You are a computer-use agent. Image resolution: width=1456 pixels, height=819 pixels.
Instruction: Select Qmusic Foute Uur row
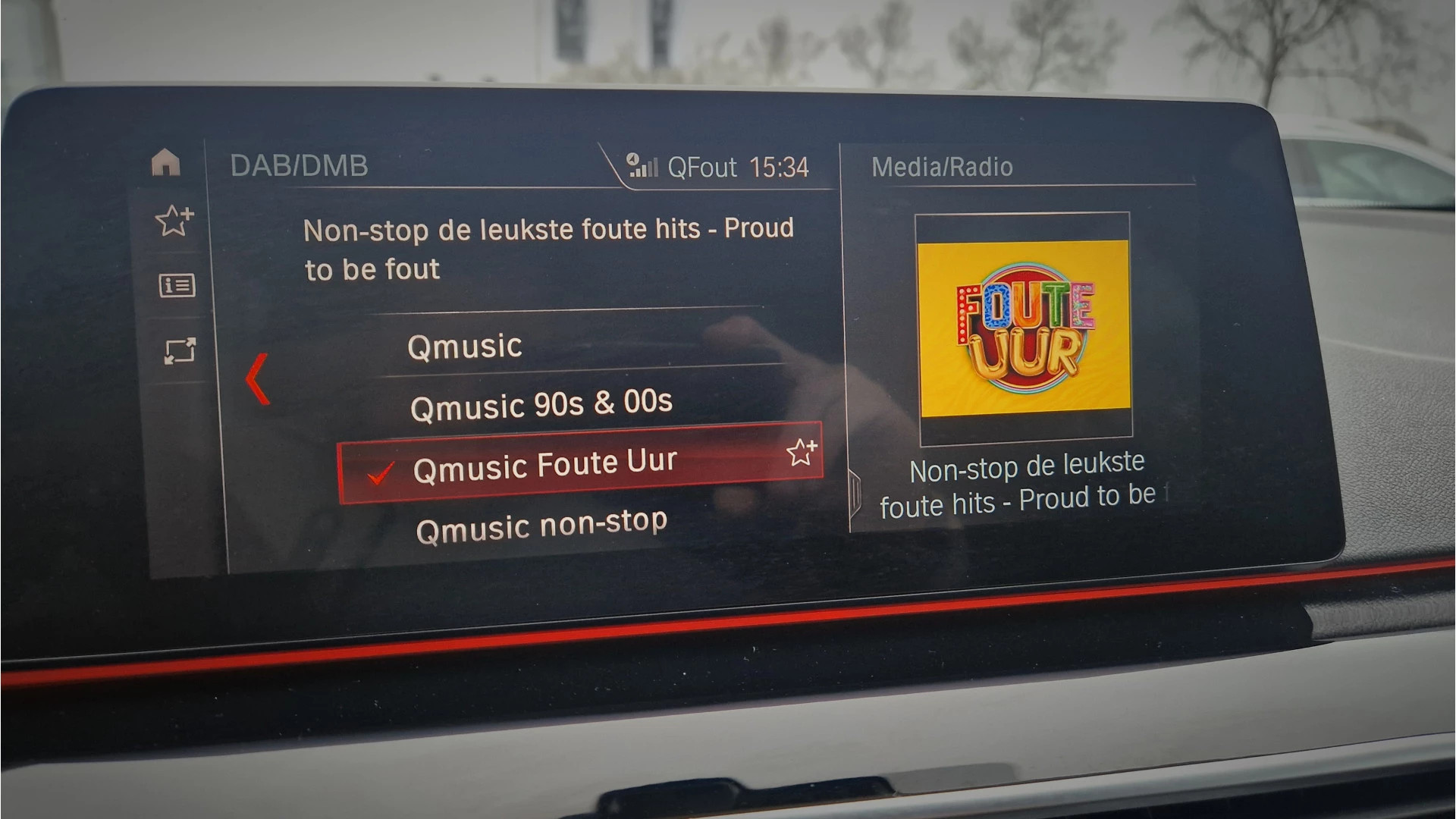544,465
